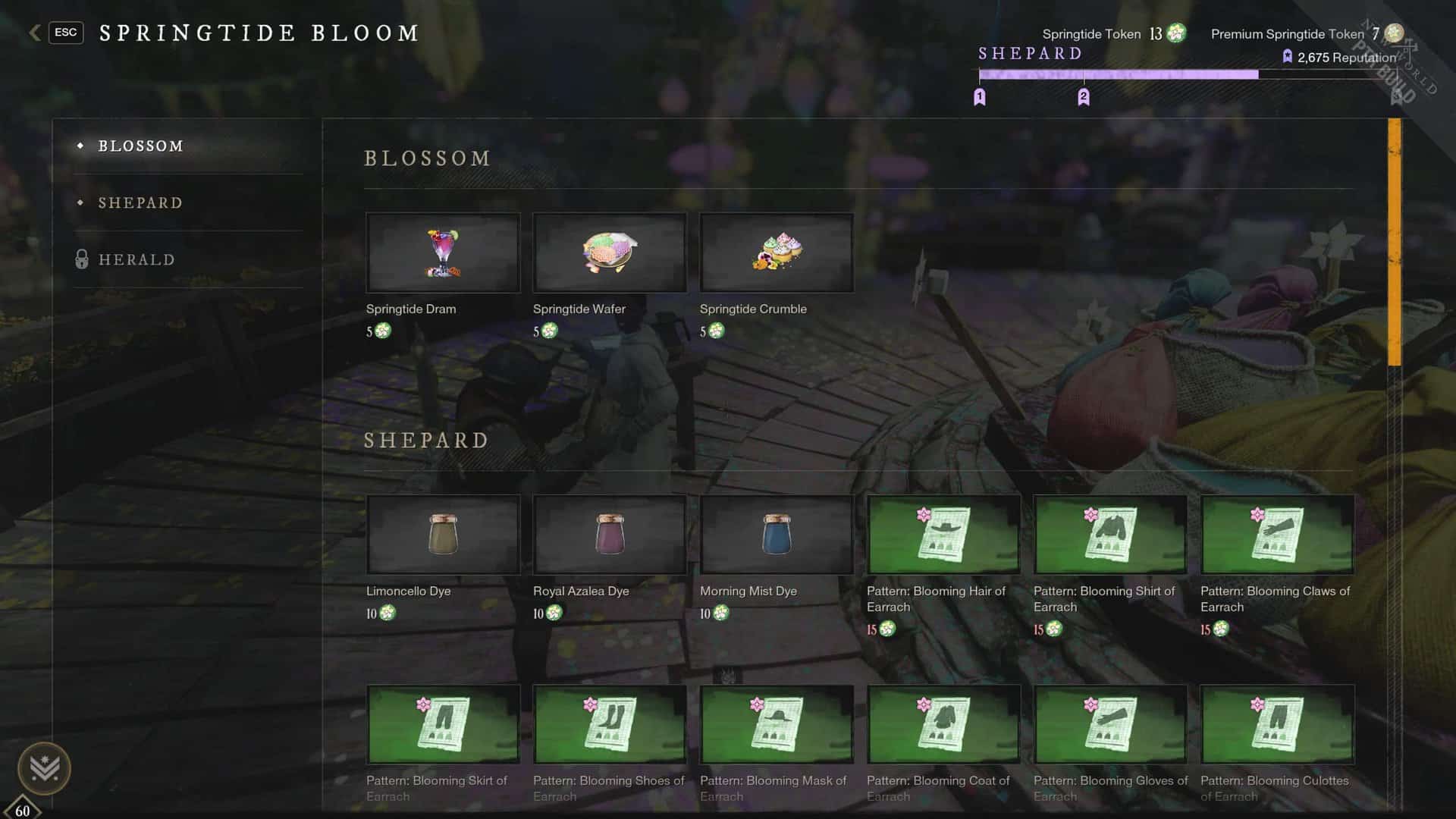Click reward milestone marker 2 on reputation bar
Image resolution: width=1456 pixels, height=819 pixels.
click(1084, 96)
